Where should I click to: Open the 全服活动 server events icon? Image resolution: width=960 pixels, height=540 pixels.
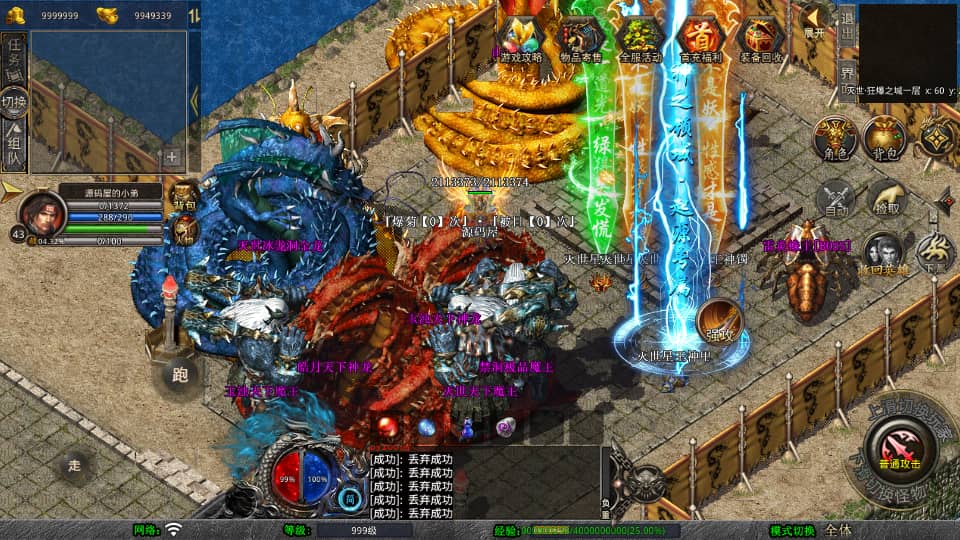point(640,39)
